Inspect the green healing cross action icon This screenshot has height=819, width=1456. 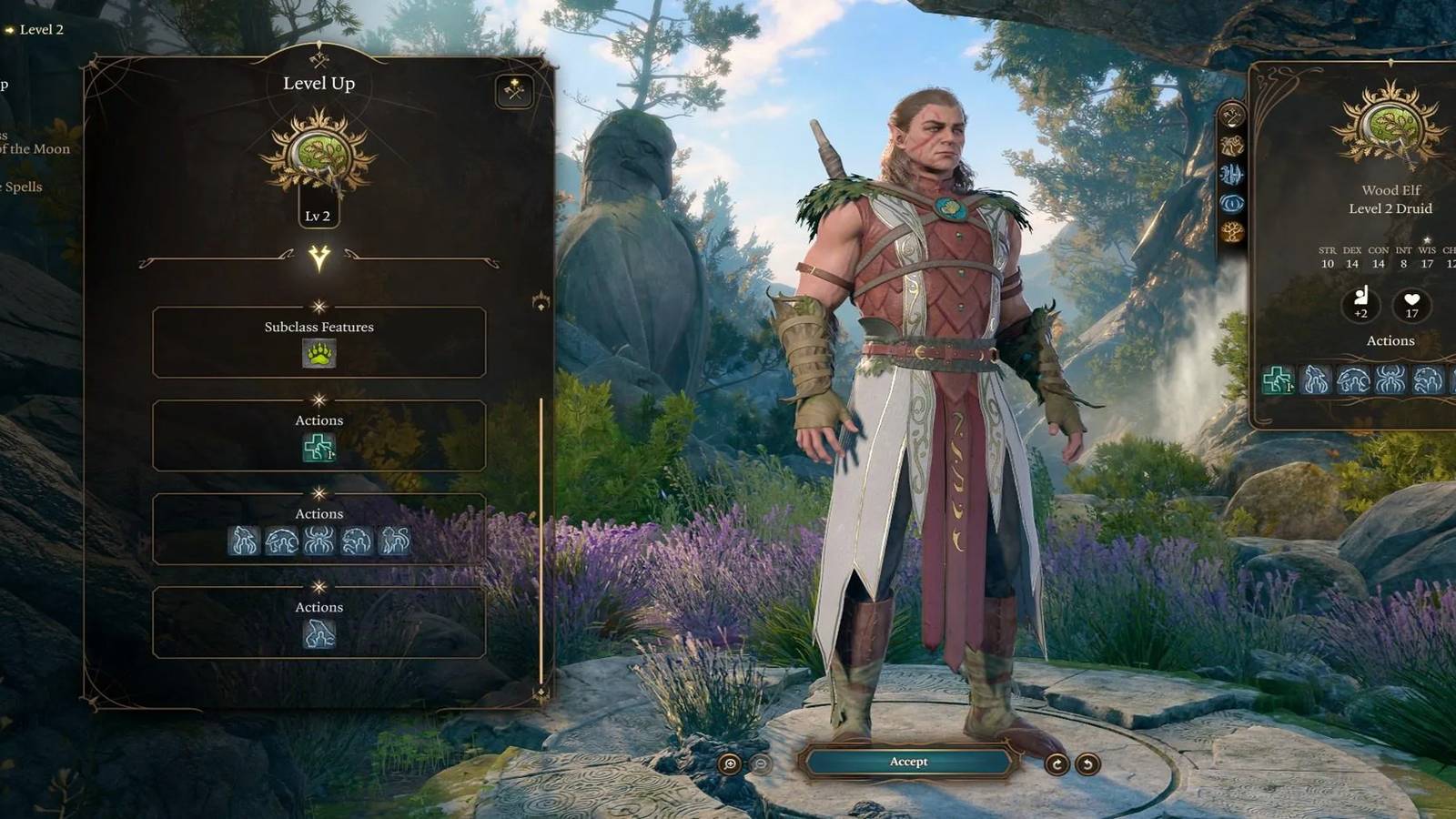[318, 448]
